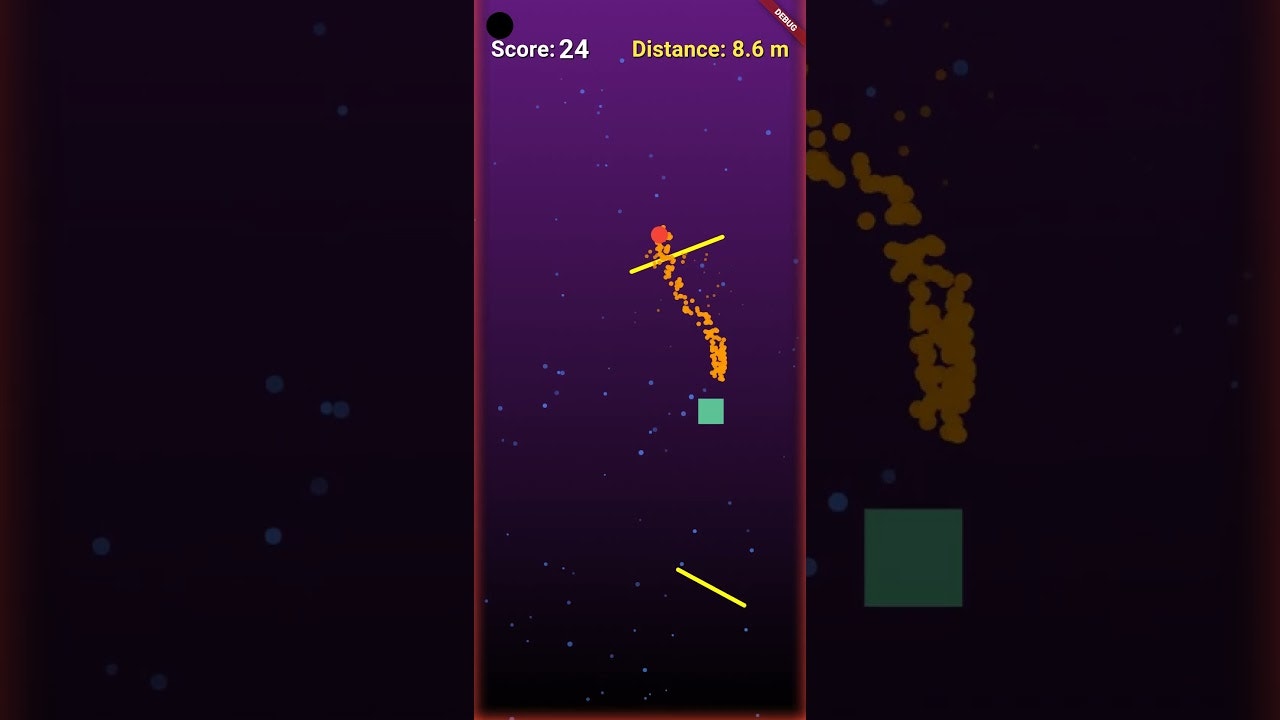Select the small teal square obstacle
1280x720 pixels.
pyautogui.click(x=710, y=410)
